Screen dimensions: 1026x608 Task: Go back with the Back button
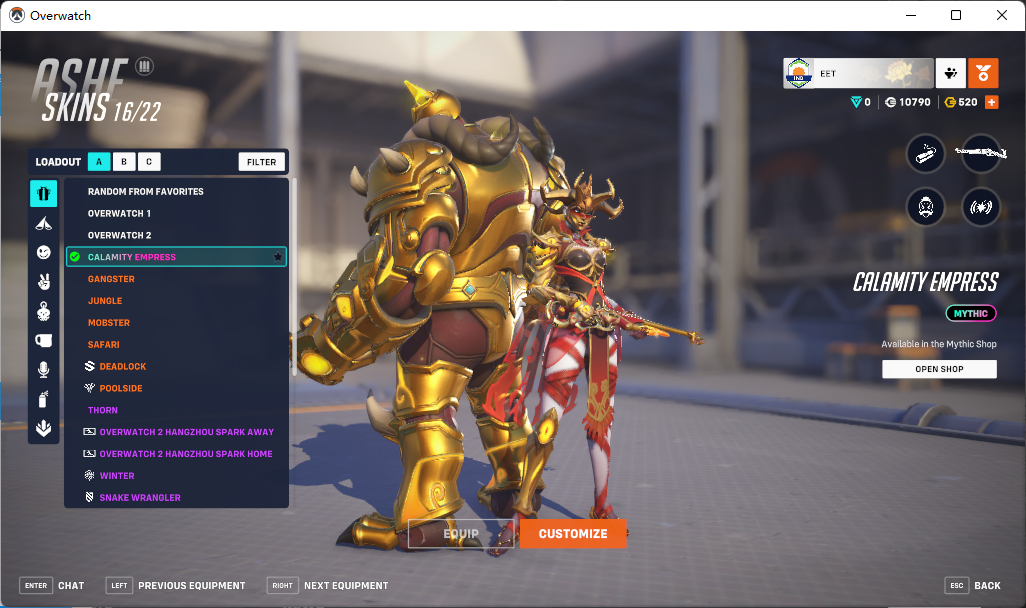[973, 585]
